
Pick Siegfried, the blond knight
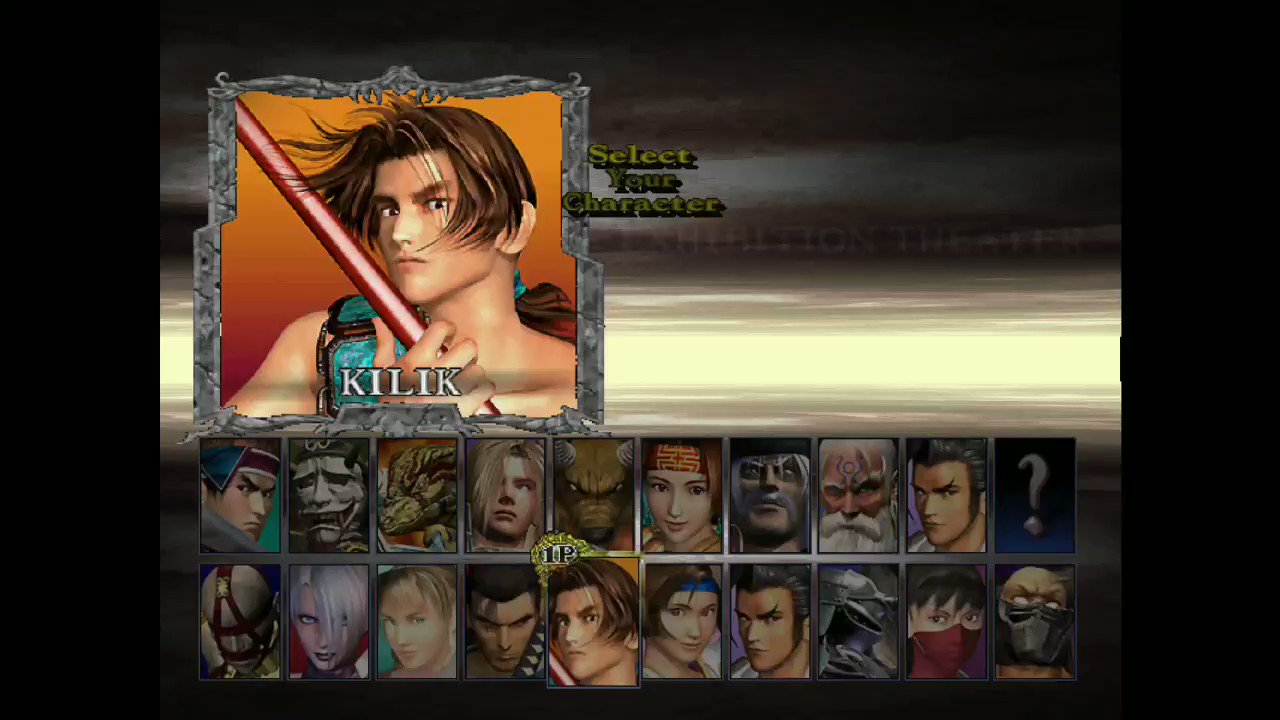click(504, 495)
